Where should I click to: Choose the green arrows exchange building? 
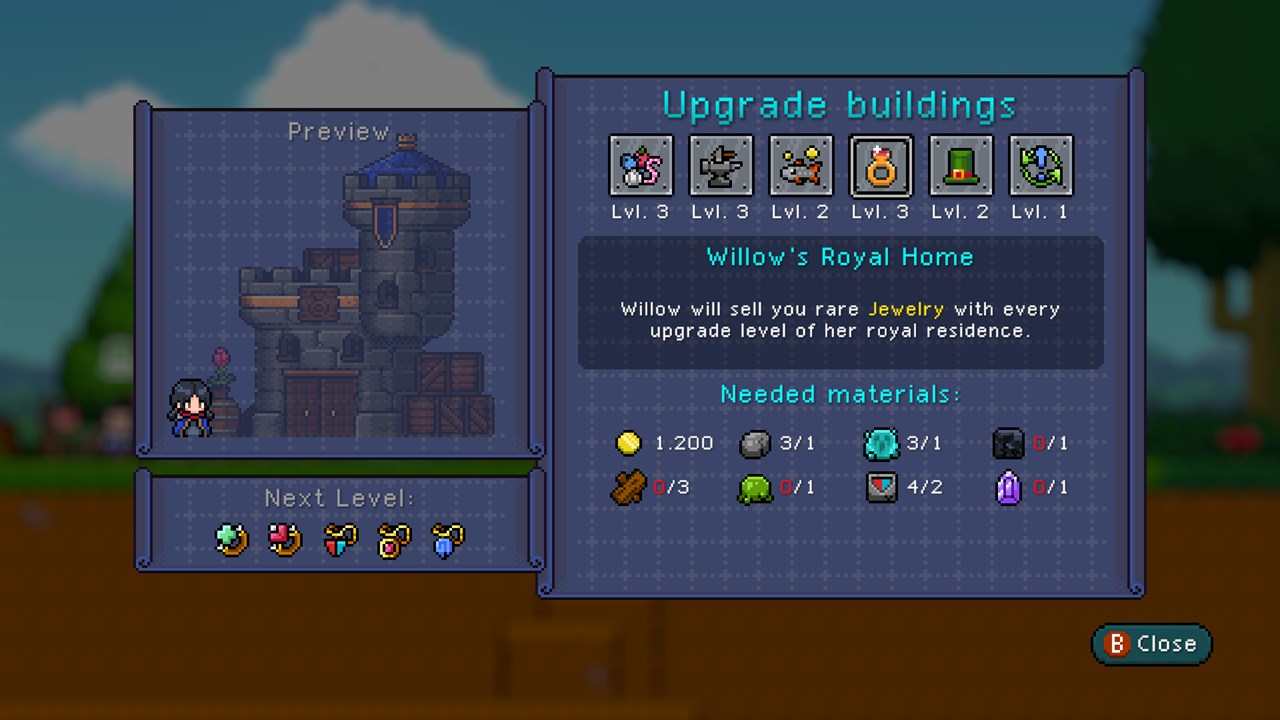point(1041,166)
